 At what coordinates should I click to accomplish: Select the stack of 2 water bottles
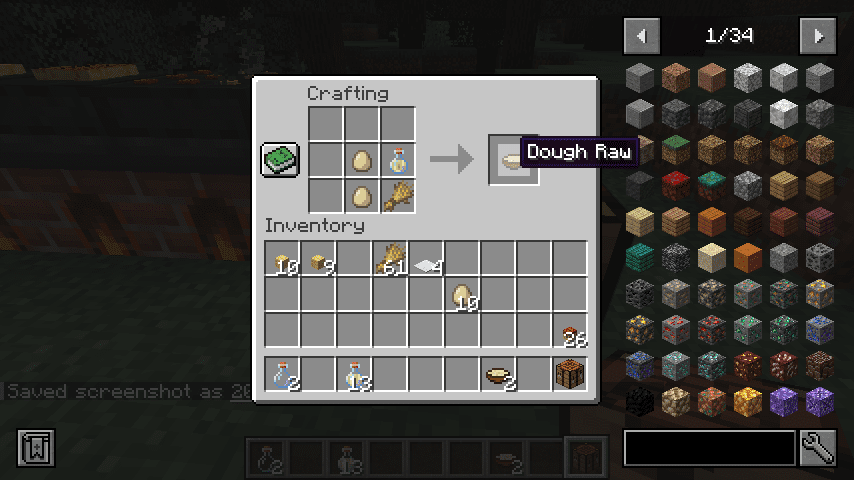(x=282, y=375)
